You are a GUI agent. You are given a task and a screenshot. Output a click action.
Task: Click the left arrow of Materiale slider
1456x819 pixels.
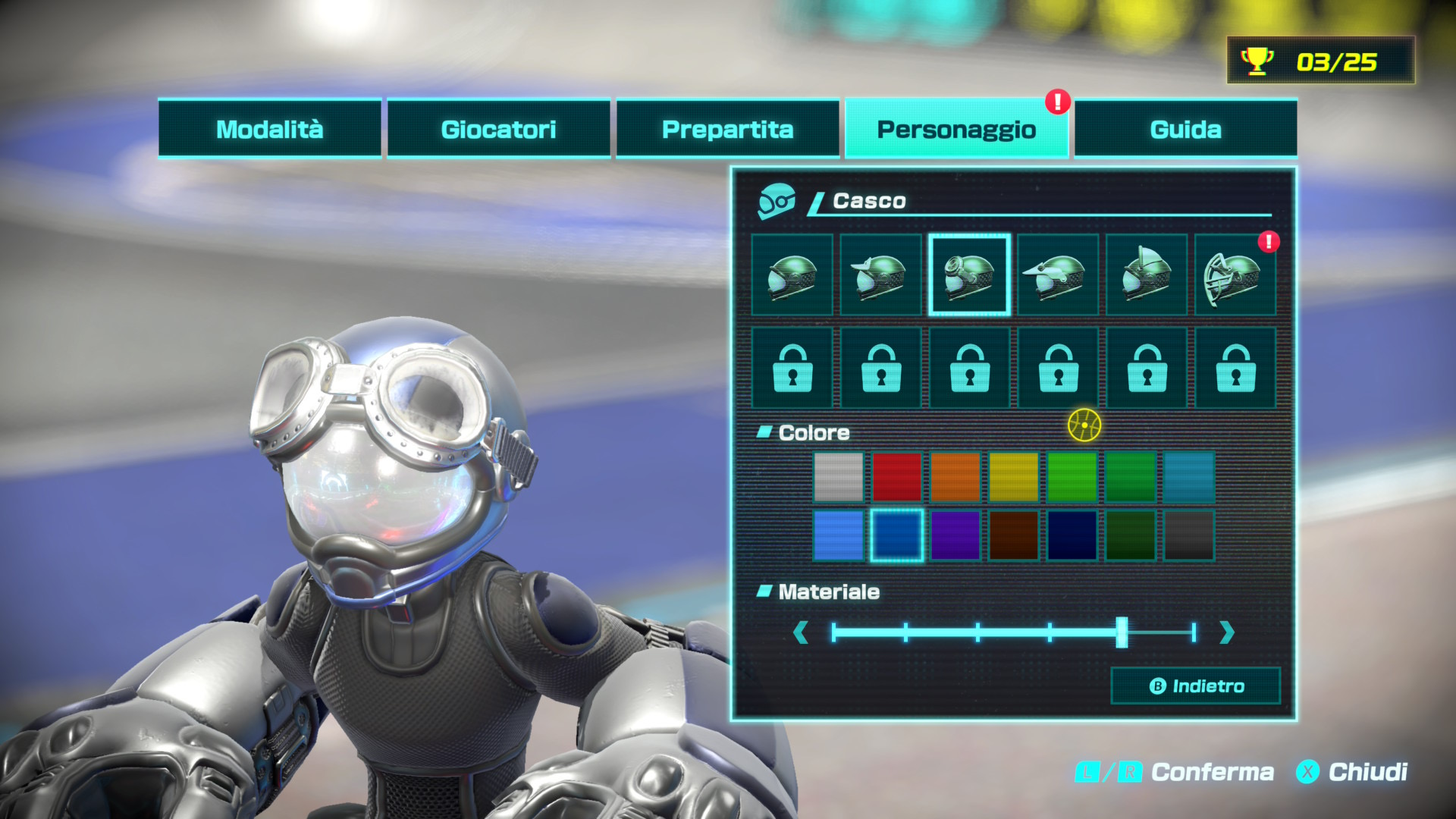[x=800, y=632]
